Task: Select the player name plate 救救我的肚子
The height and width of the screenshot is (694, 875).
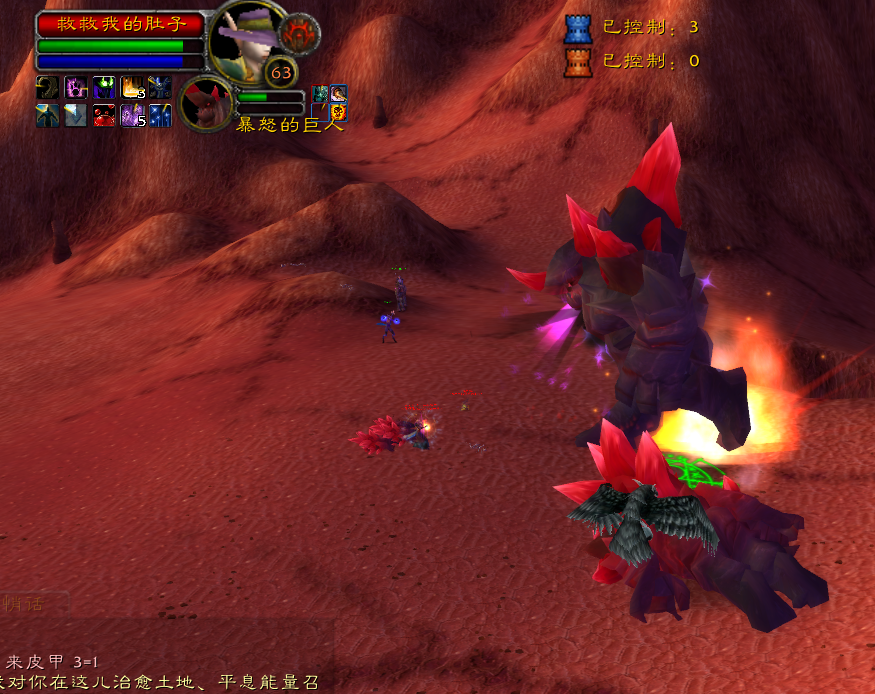Action: click(121, 24)
